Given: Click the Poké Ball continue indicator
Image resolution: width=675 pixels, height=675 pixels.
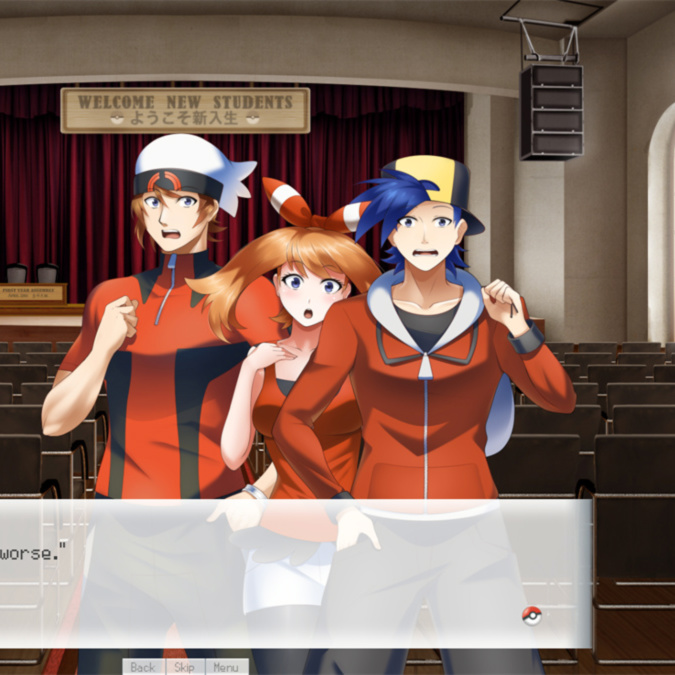Looking at the screenshot, I should pos(531,615).
